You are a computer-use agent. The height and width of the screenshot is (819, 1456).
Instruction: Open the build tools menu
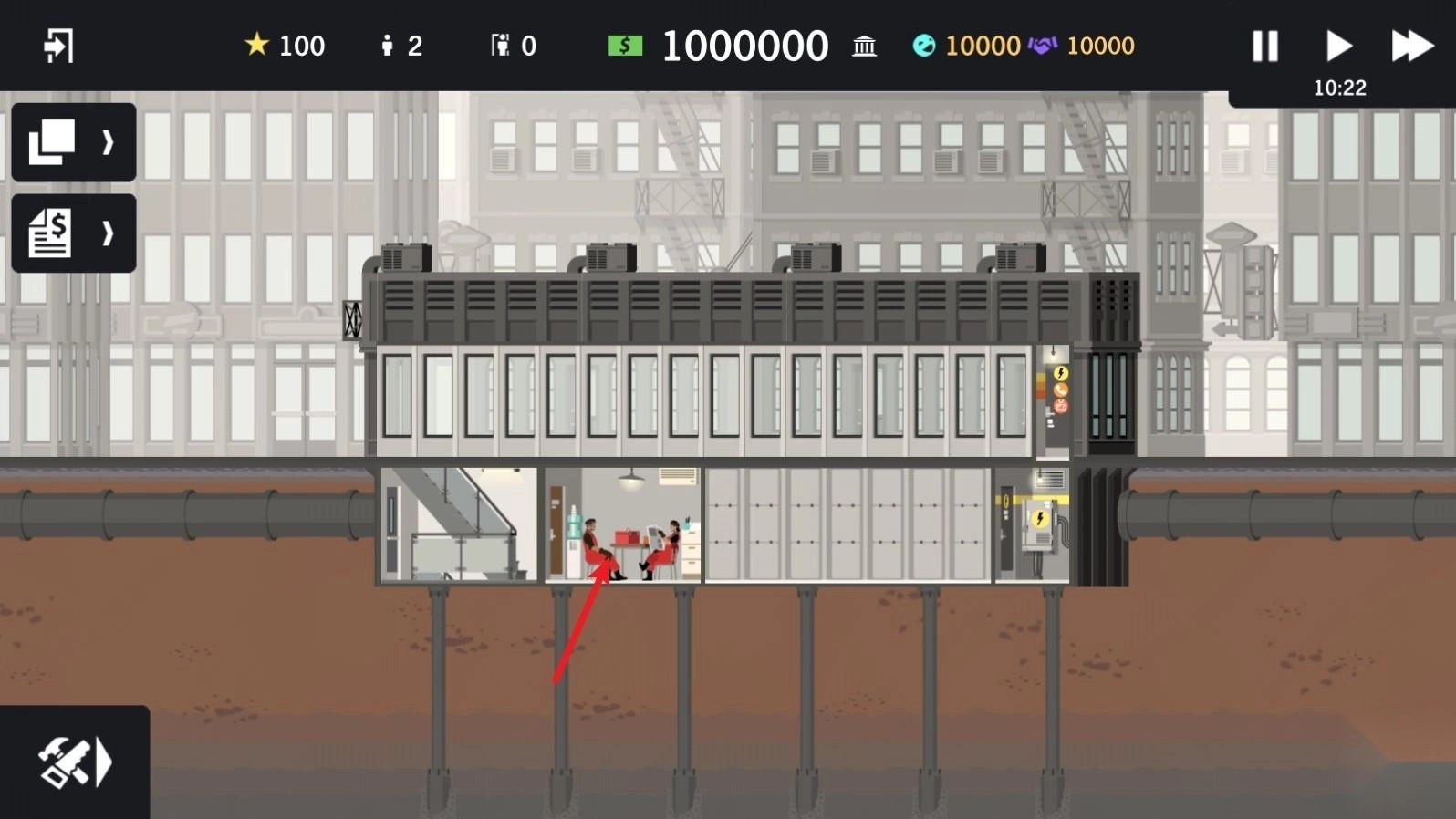pos(75,762)
